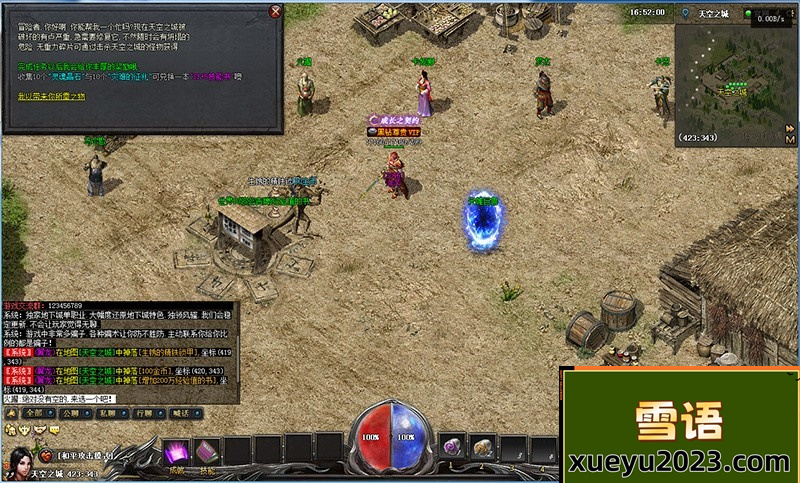Open the 技能 skills book icon

207,451
